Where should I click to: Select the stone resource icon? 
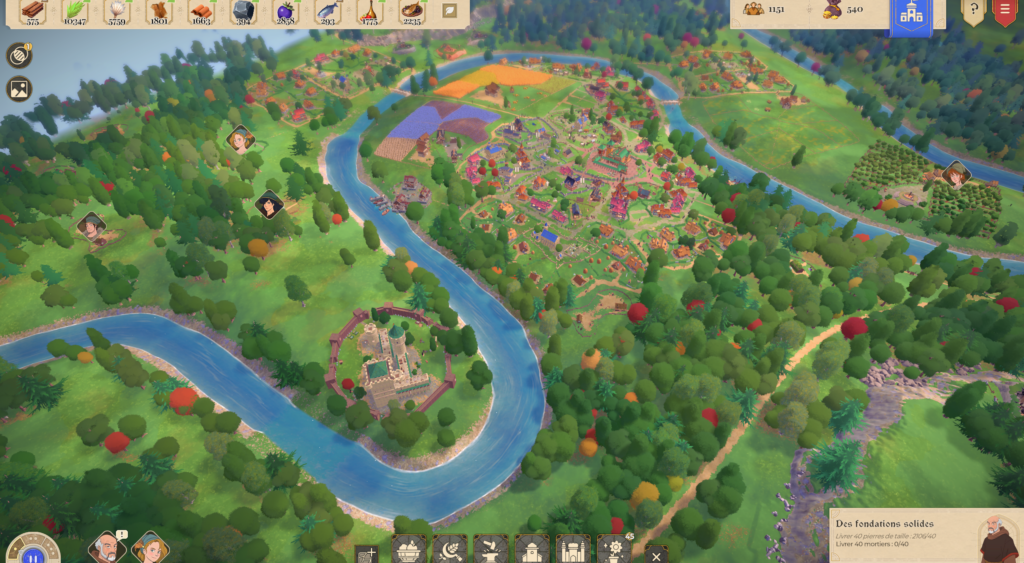click(x=243, y=12)
